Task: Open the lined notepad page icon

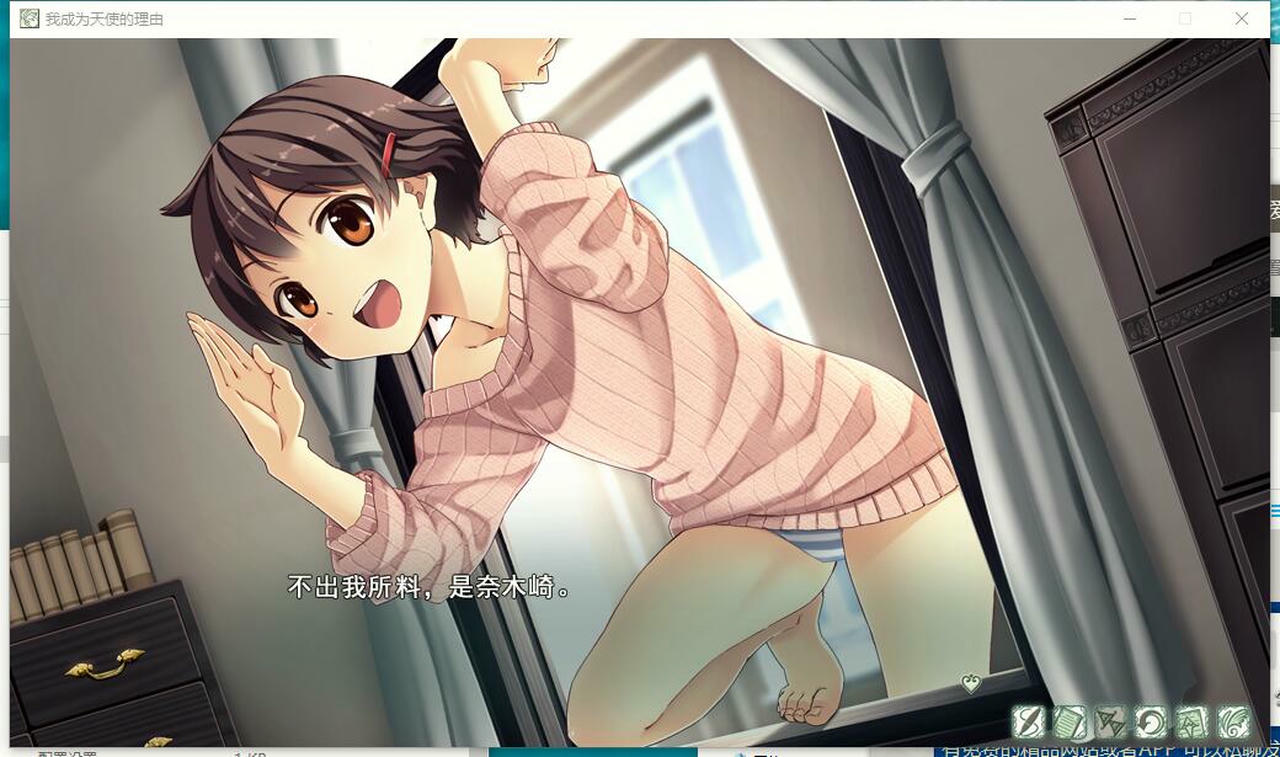Action: click(x=1070, y=721)
